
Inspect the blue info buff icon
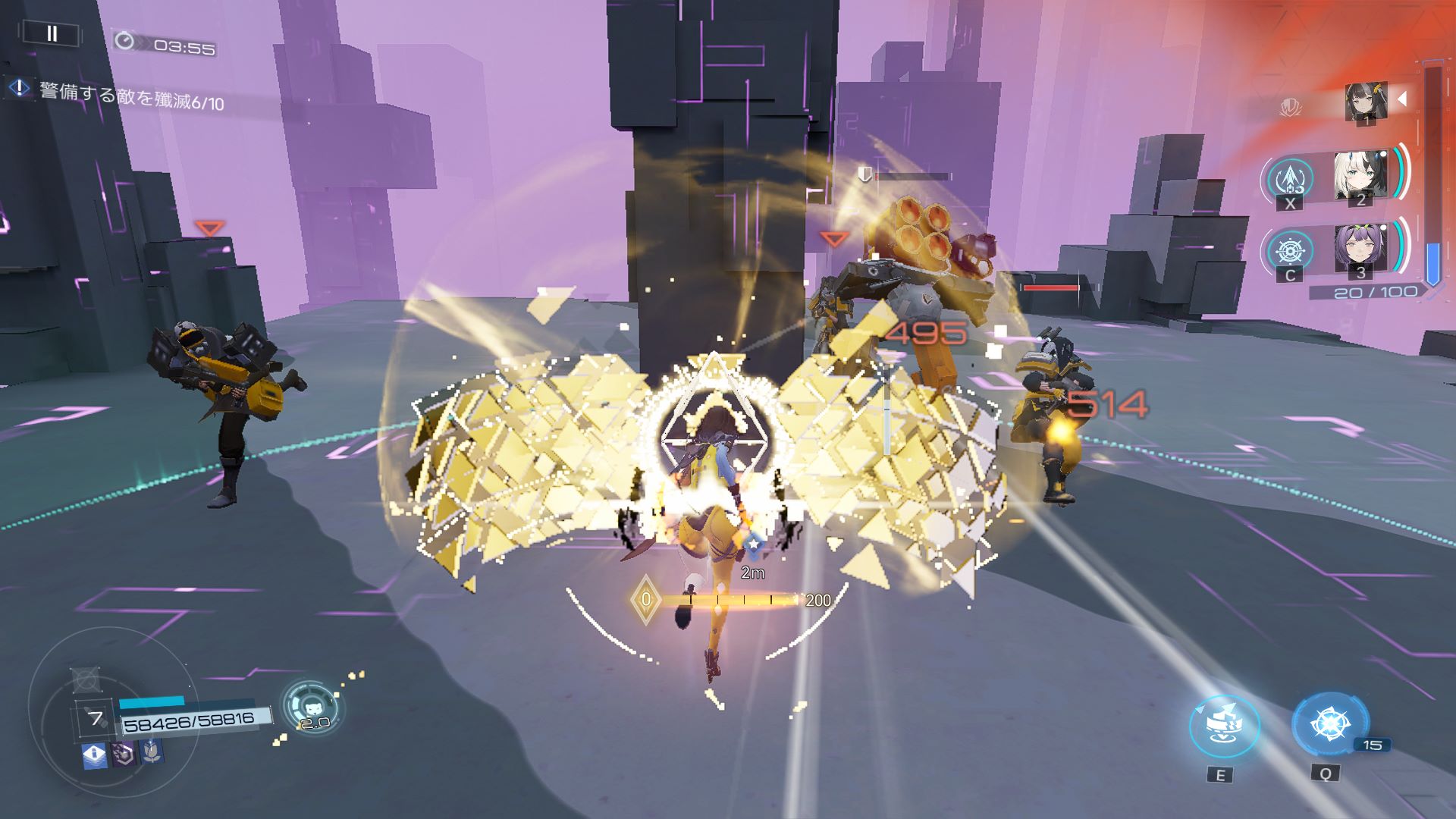click(x=94, y=755)
